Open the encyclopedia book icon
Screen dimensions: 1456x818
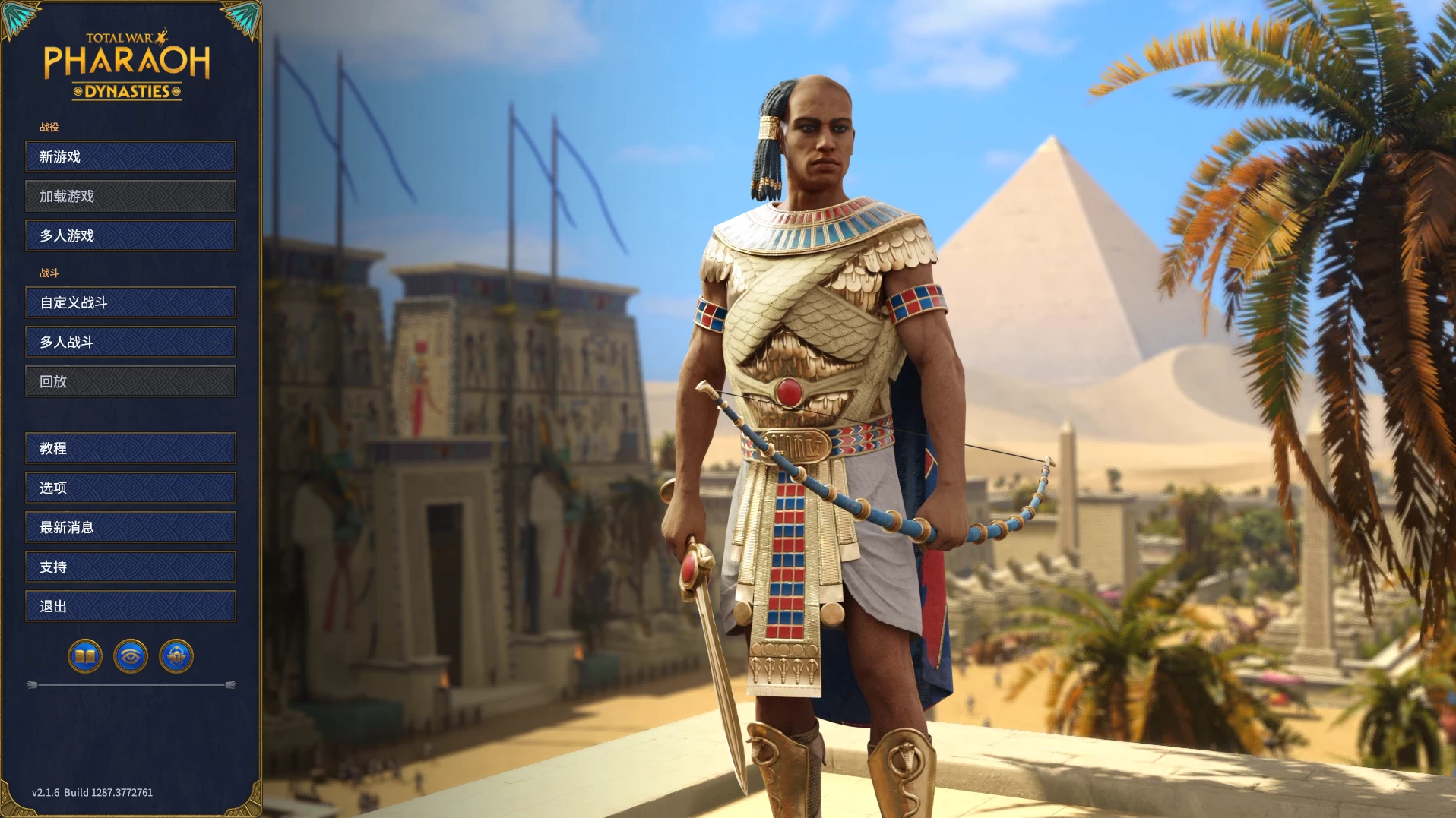click(x=84, y=656)
